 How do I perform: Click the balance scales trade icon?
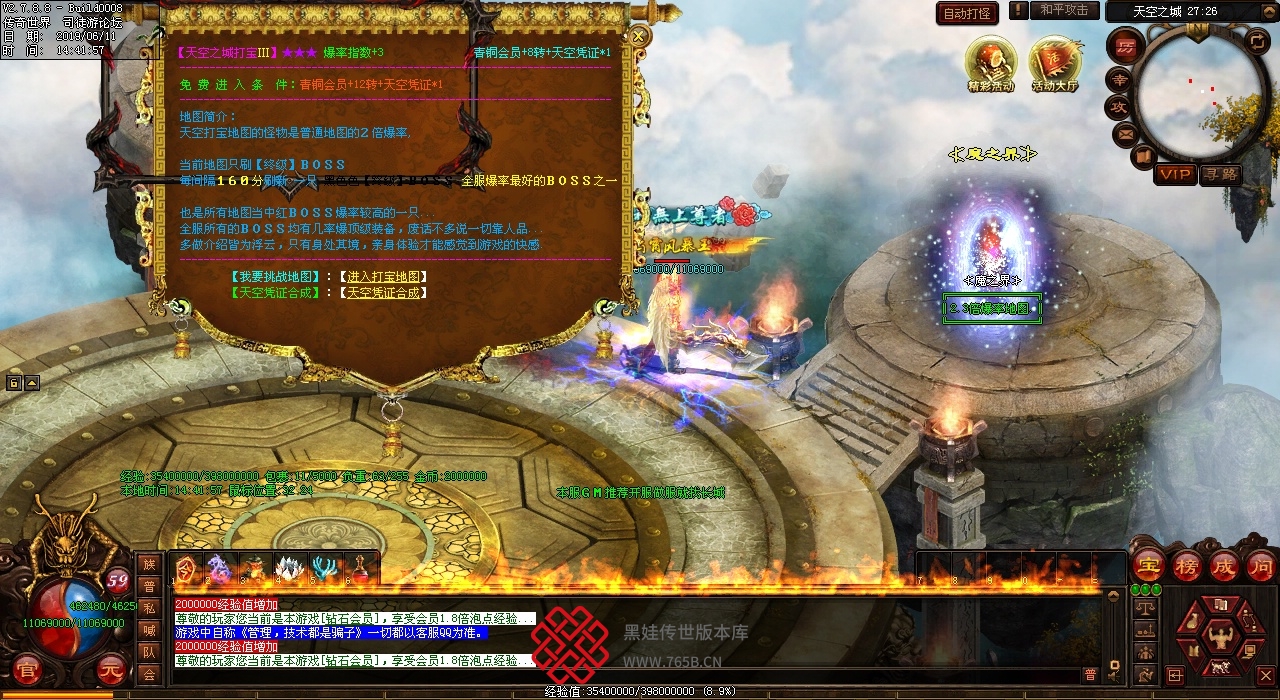[1145, 608]
